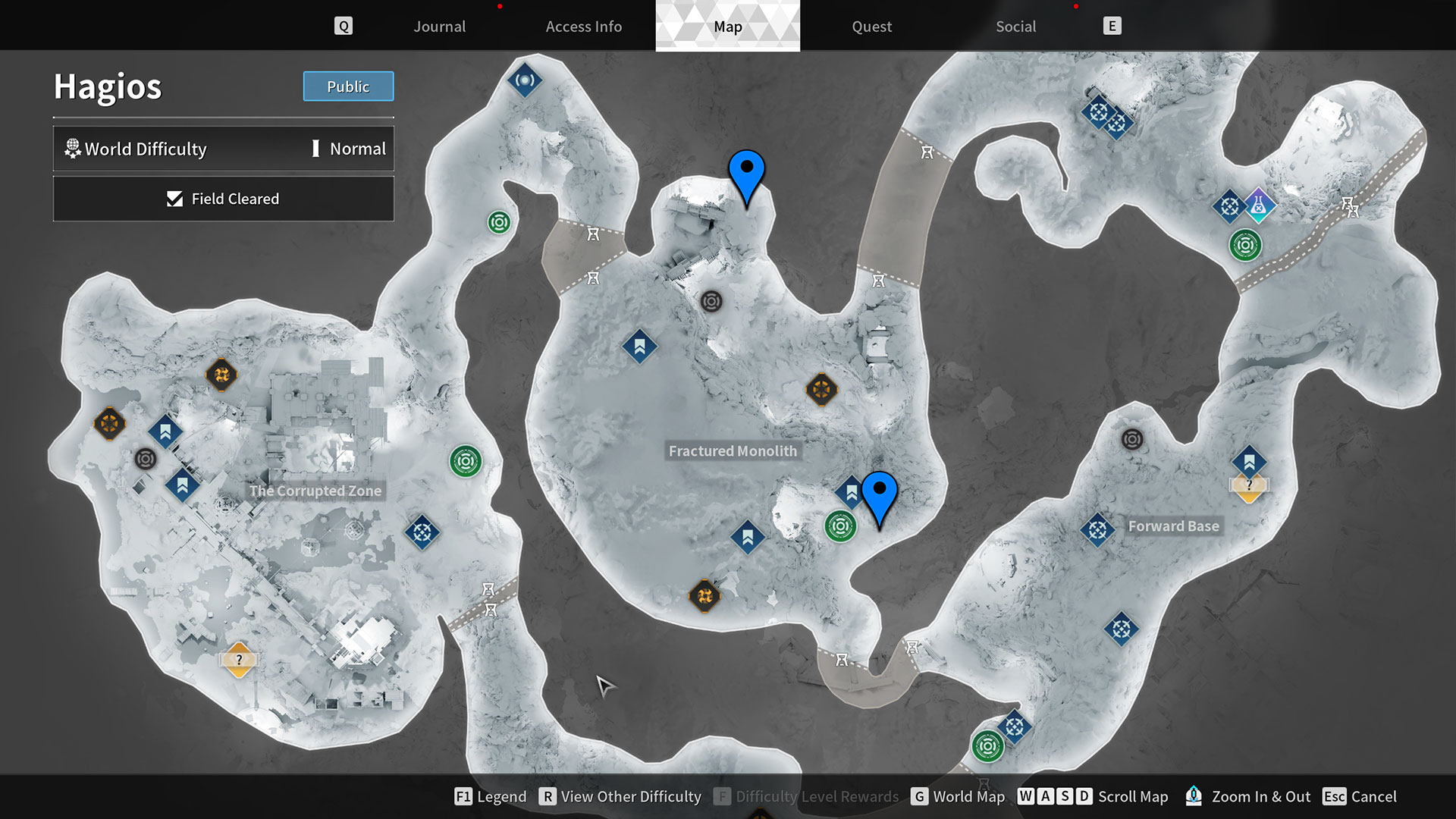Open the orange void fragment icon in The Corrupted Zone
The height and width of the screenshot is (819, 1456).
222,375
